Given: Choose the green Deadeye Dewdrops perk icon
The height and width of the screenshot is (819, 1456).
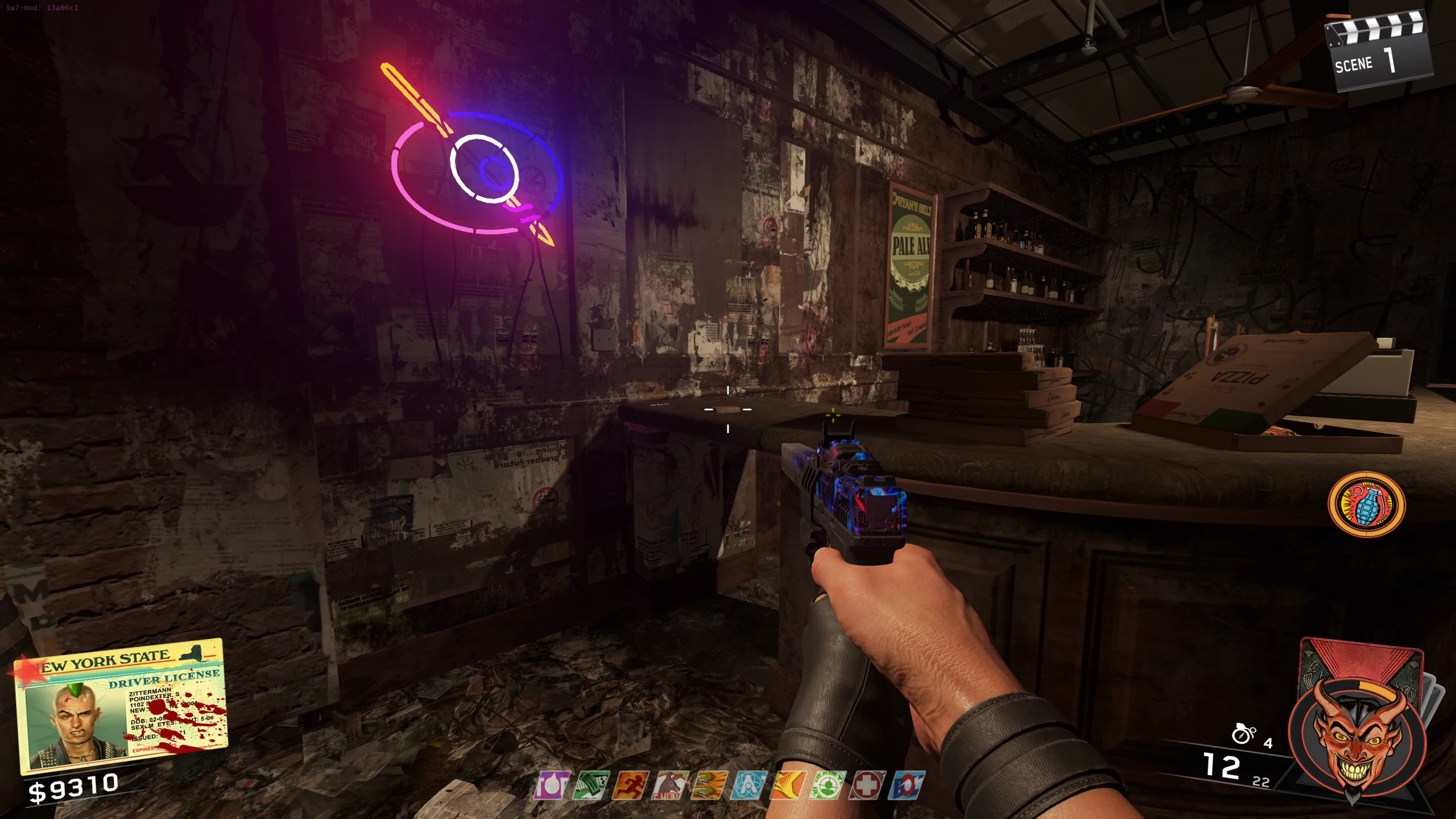Looking at the screenshot, I should pos(828,785).
